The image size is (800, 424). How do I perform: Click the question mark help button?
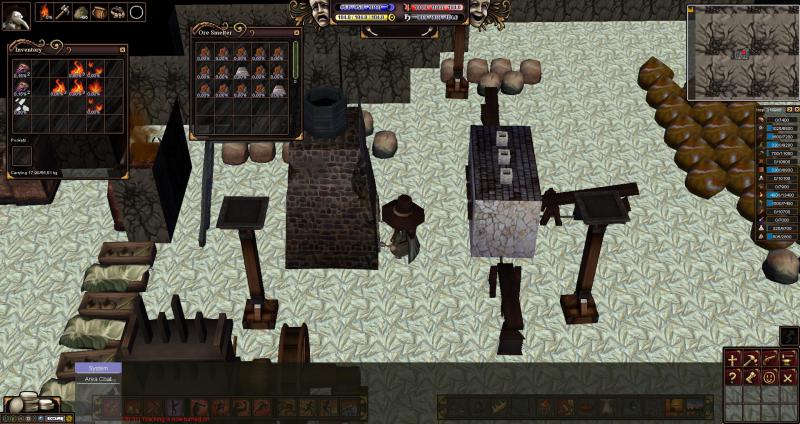(x=733, y=377)
